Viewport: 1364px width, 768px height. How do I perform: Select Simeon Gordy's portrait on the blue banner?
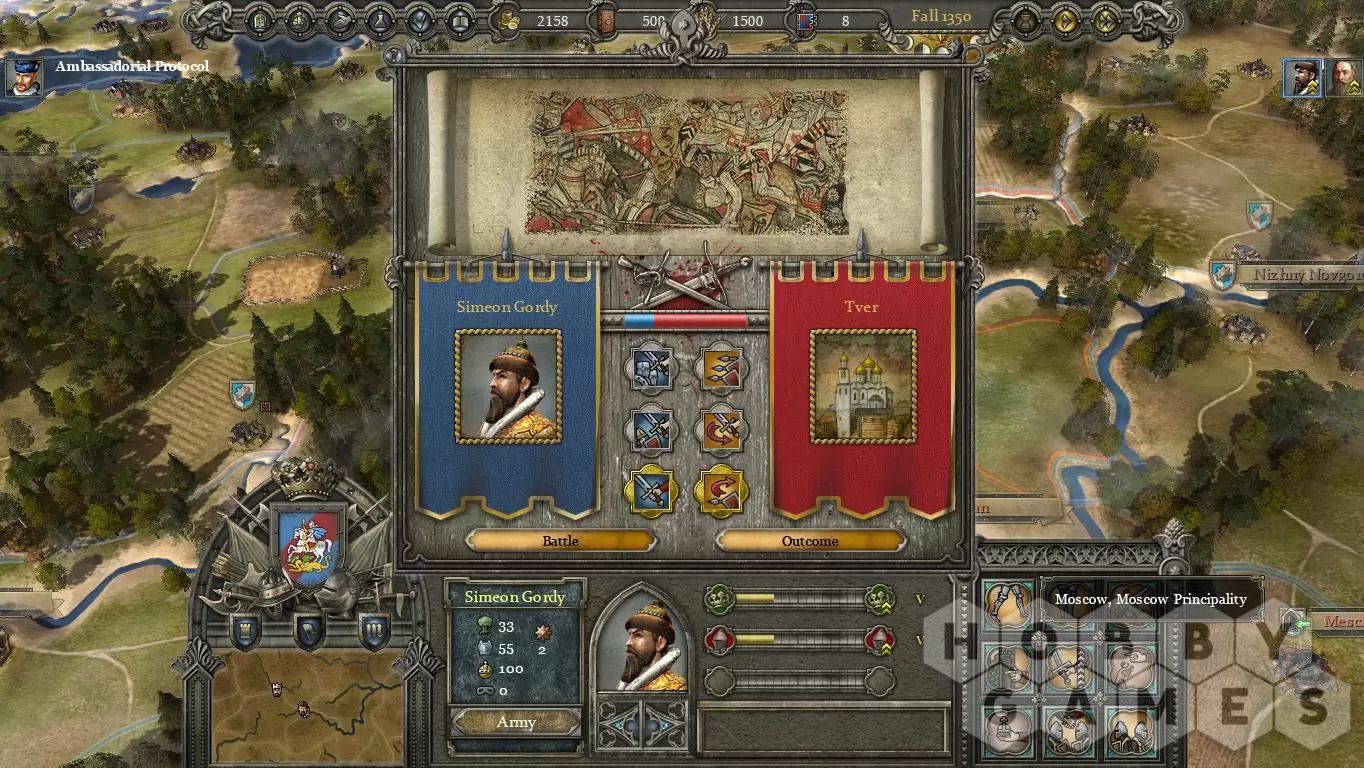508,386
